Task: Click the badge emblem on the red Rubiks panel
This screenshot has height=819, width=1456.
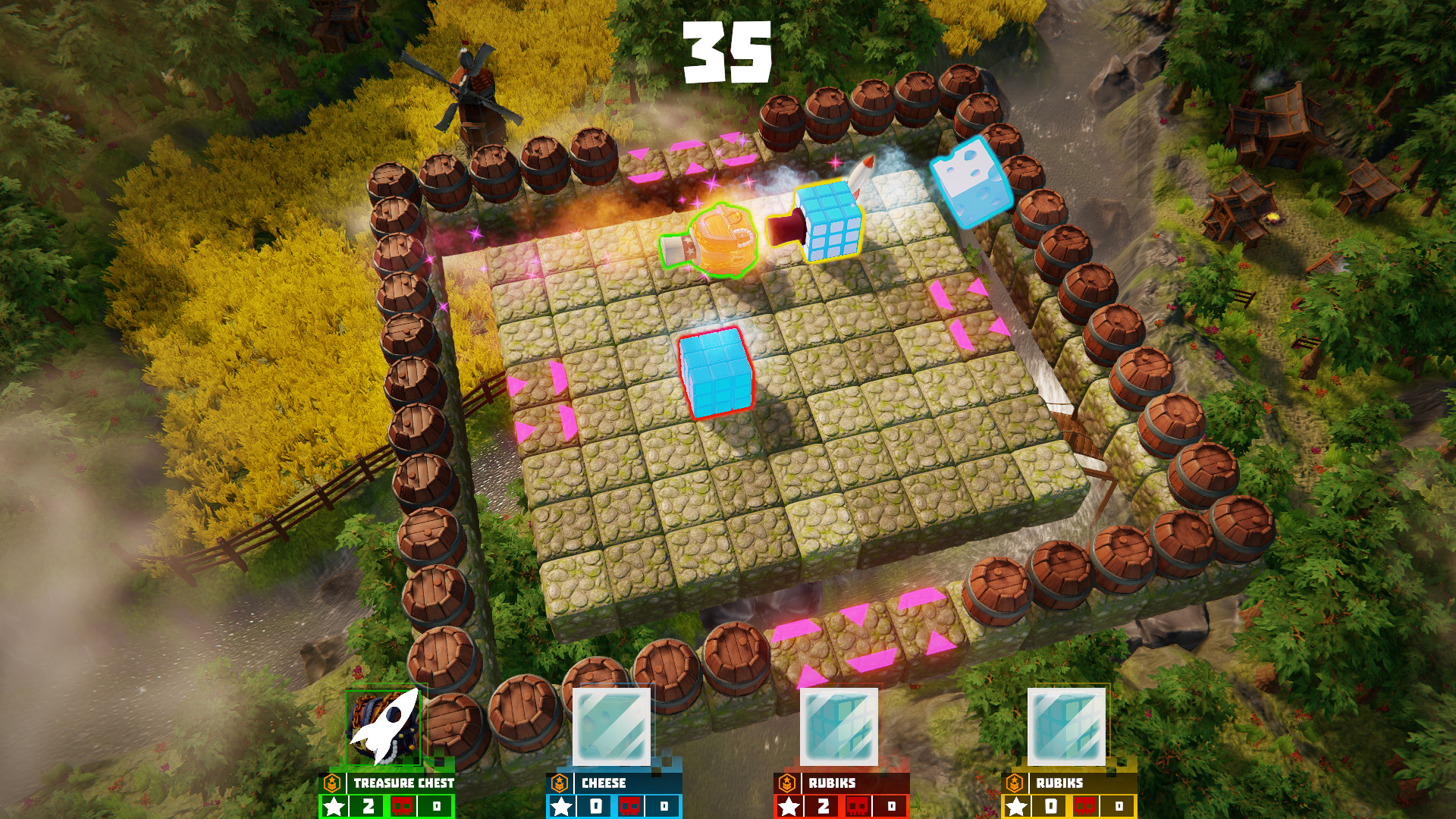Action: 788,783
